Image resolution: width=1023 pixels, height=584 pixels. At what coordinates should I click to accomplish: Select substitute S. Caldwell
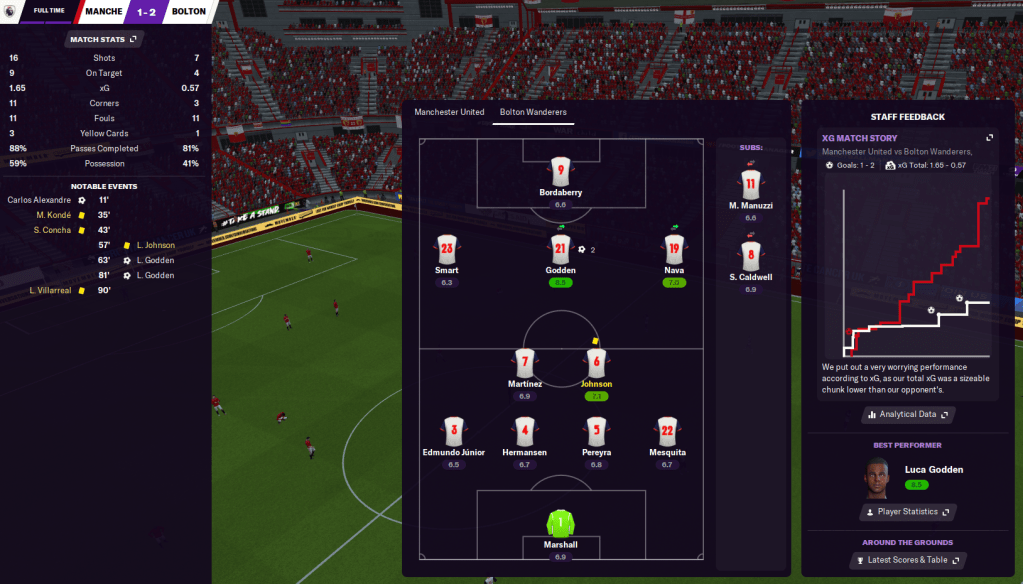750,255
